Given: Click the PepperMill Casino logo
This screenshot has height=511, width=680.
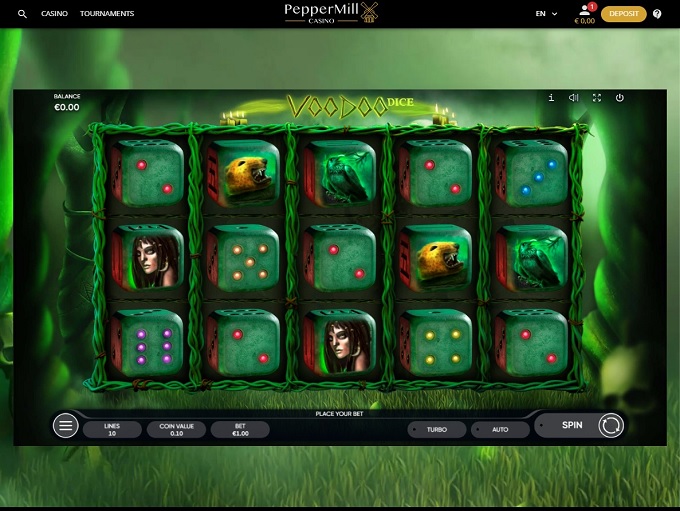Looking at the screenshot, I should pos(332,13).
